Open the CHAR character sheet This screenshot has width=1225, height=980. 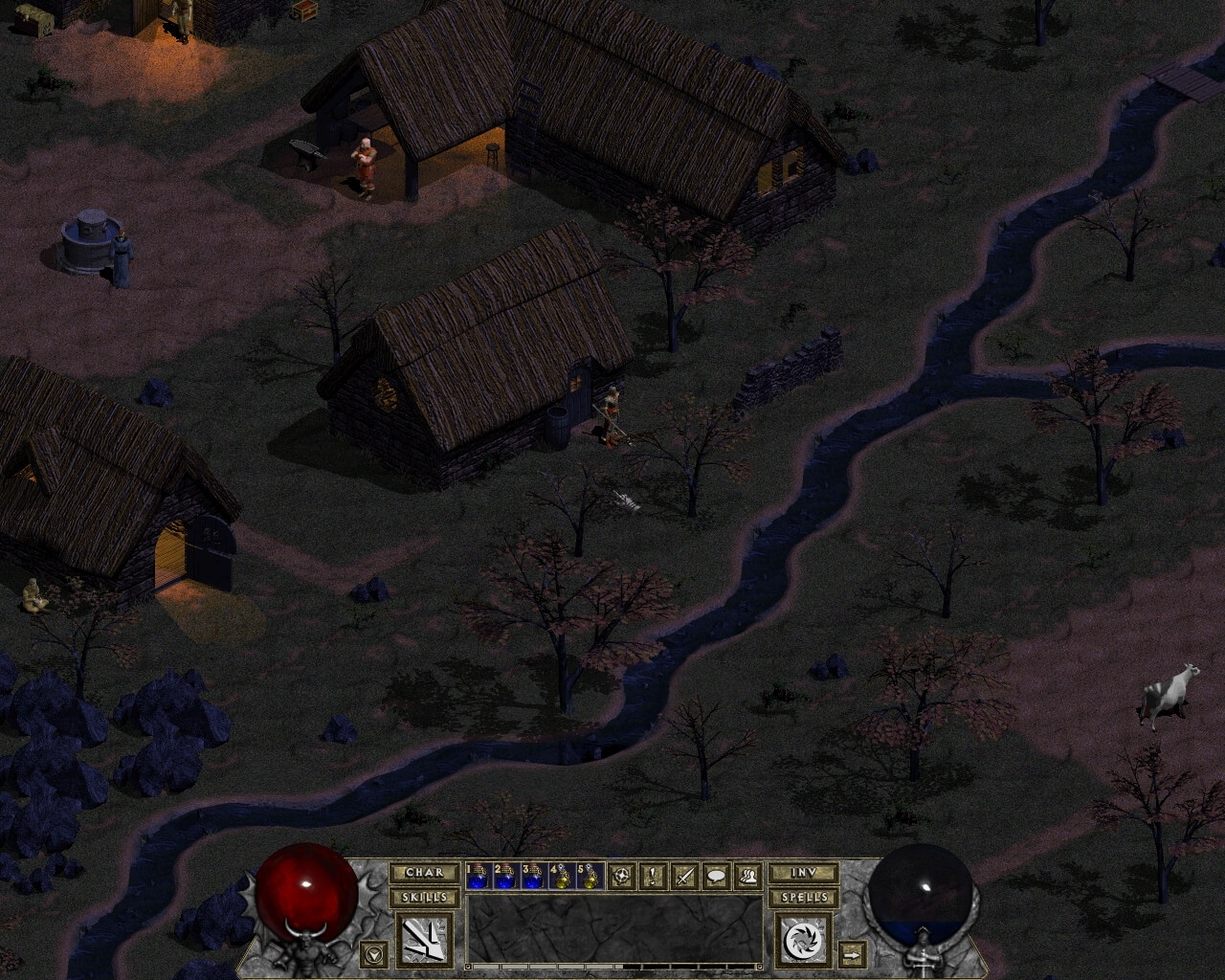(x=423, y=873)
